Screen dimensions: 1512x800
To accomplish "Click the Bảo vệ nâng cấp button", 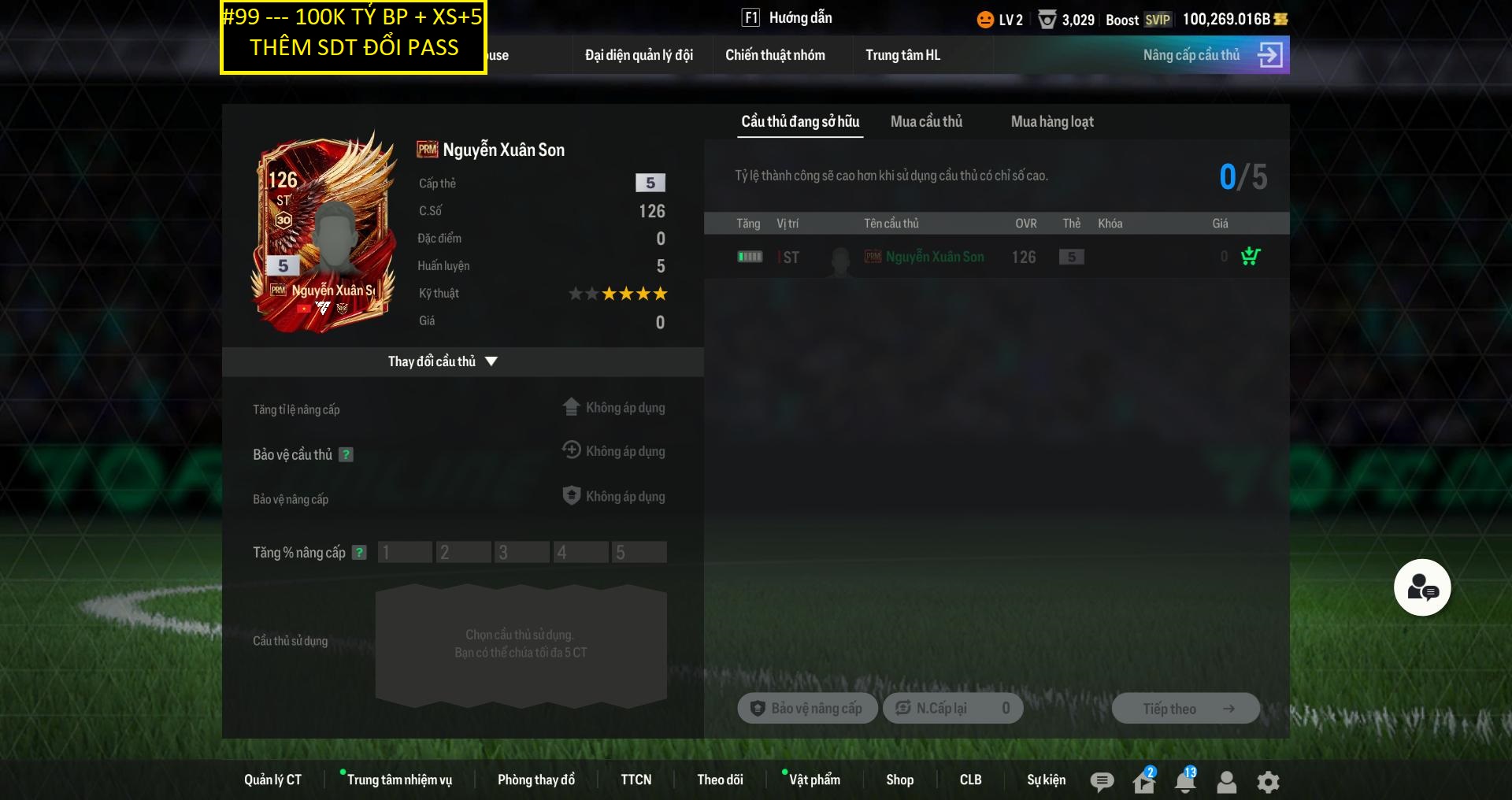I will (807, 709).
